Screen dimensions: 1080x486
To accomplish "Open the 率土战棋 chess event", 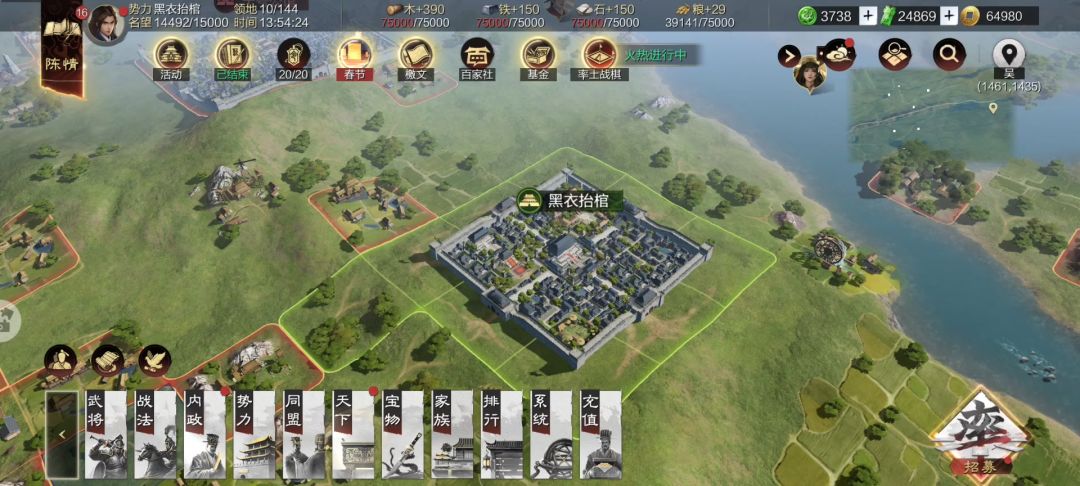I will click(x=599, y=58).
